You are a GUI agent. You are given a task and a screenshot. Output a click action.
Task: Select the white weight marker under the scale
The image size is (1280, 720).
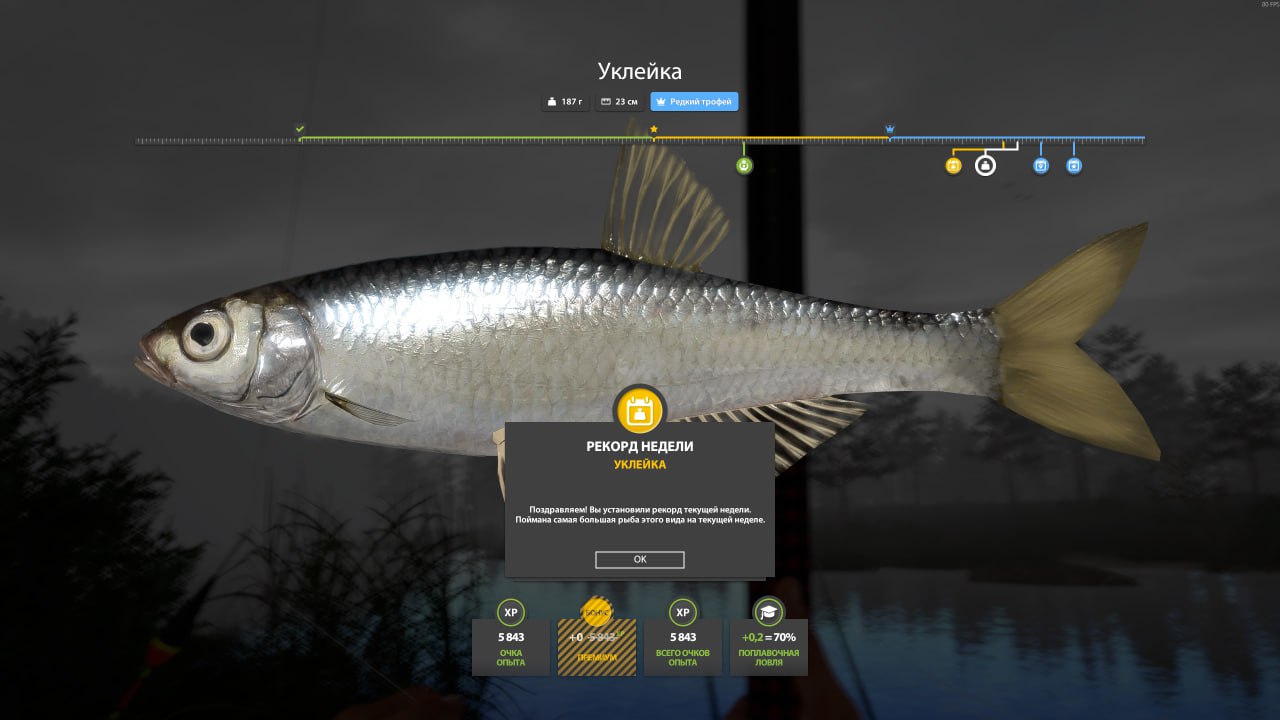tap(985, 166)
